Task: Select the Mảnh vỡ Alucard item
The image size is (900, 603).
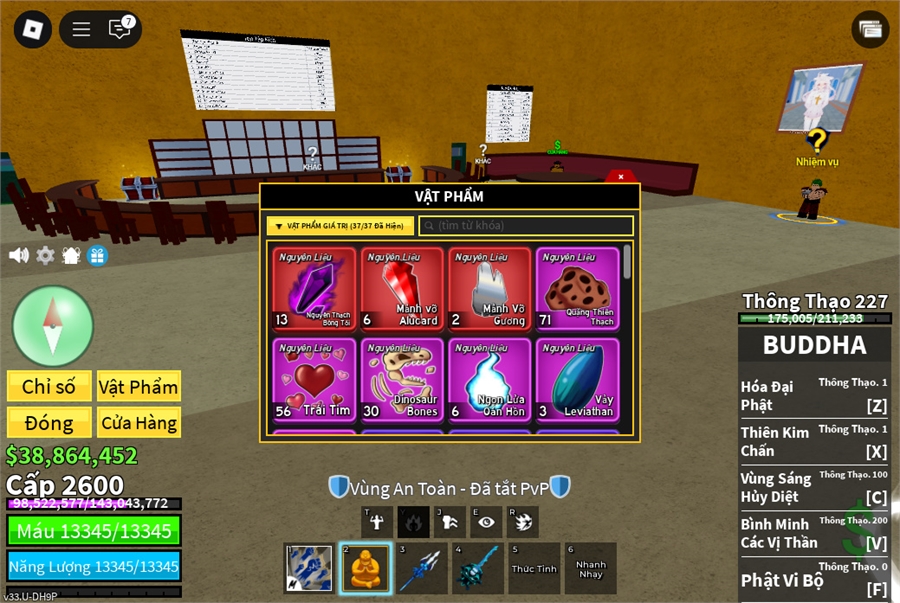Action: 402,289
